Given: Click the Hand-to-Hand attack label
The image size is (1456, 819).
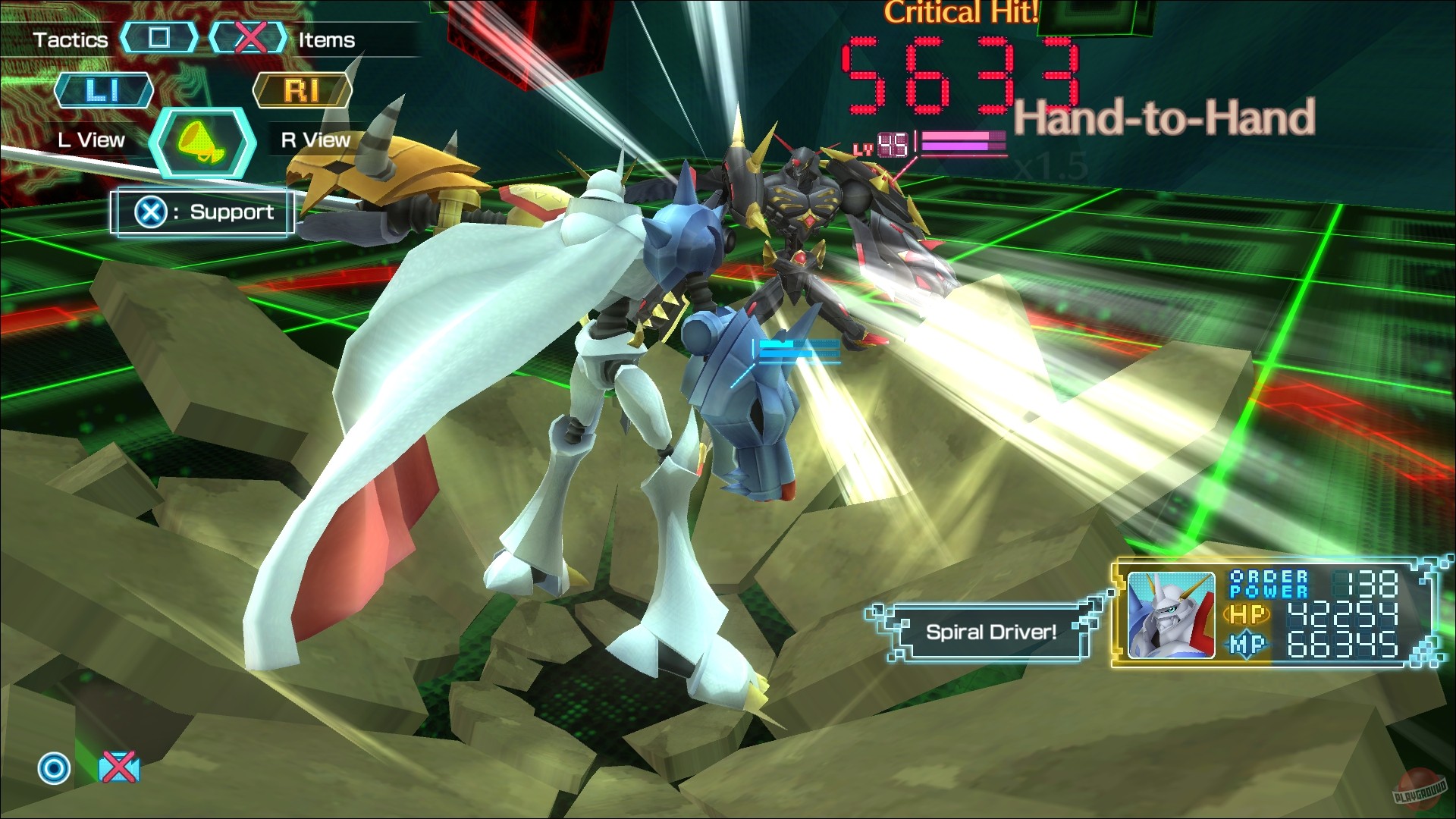Looking at the screenshot, I should point(1165,115).
